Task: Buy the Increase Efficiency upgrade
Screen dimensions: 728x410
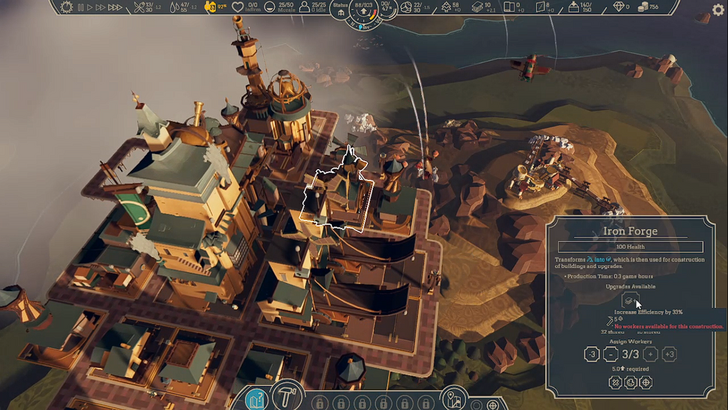Action: [x=630, y=298]
